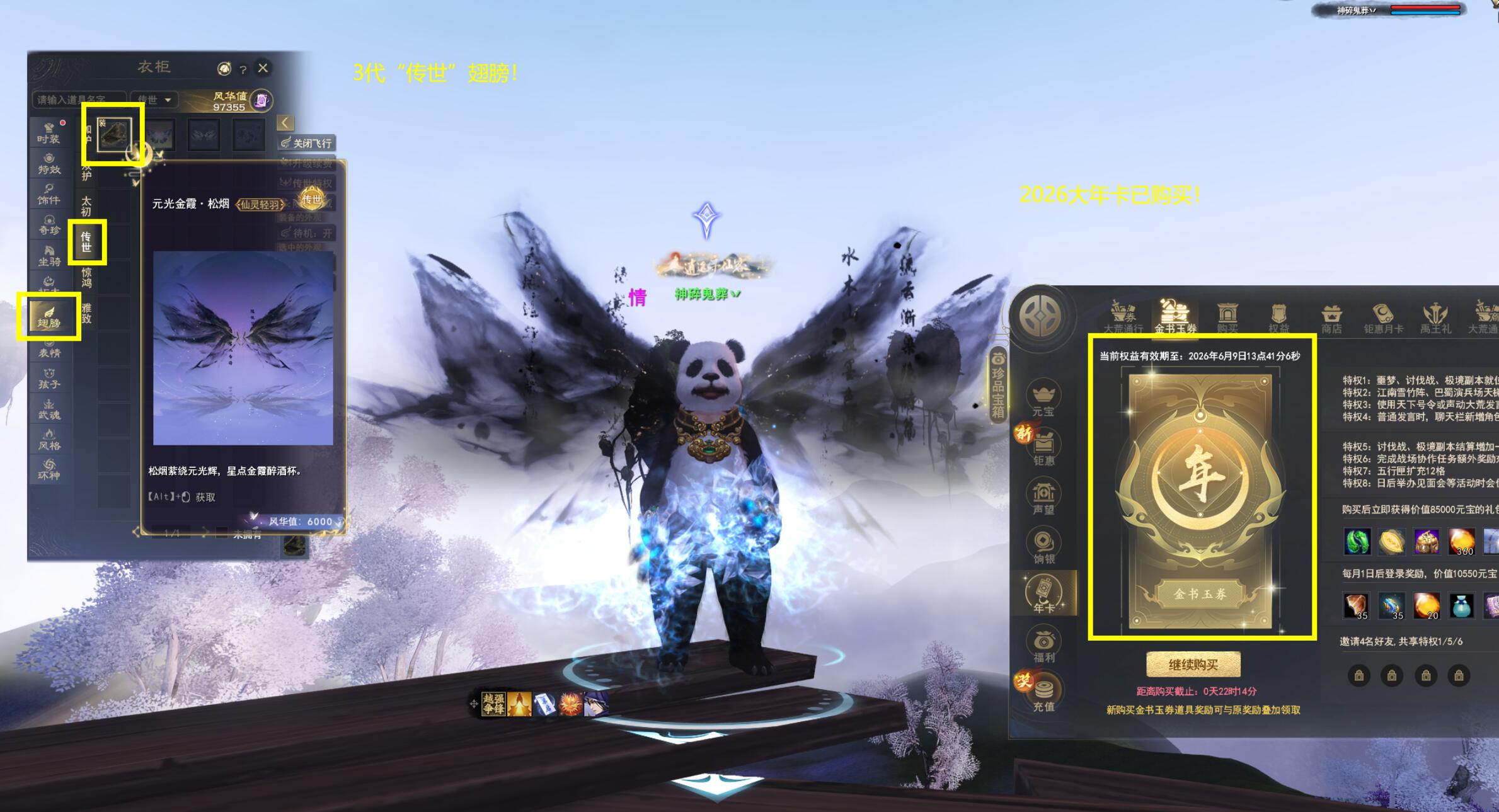Image resolution: width=1499 pixels, height=812 pixels.
Task: Go to the 充值 recharge section
Action: [x=1043, y=694]
